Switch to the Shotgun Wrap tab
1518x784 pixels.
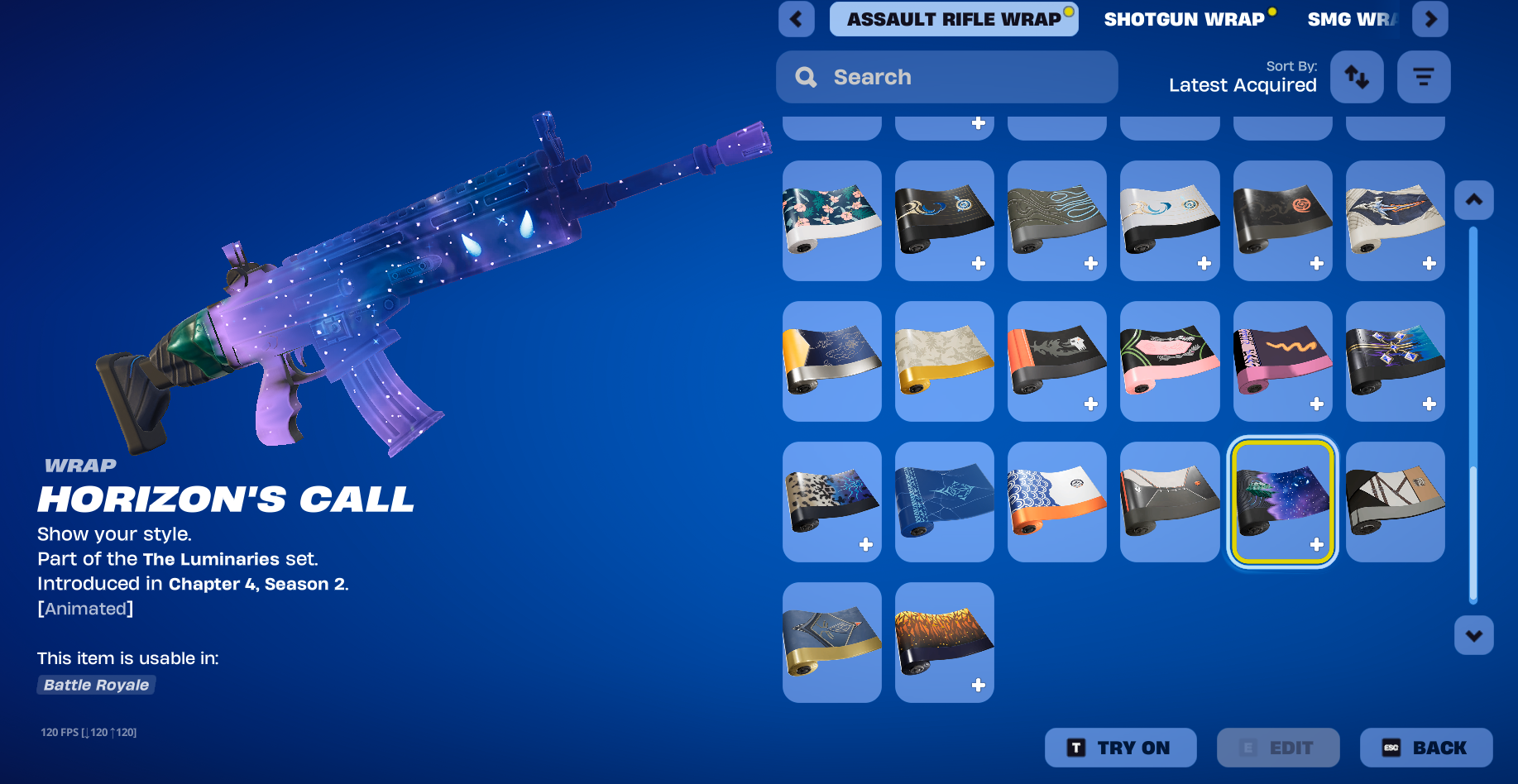click(x=1184, y=19)
